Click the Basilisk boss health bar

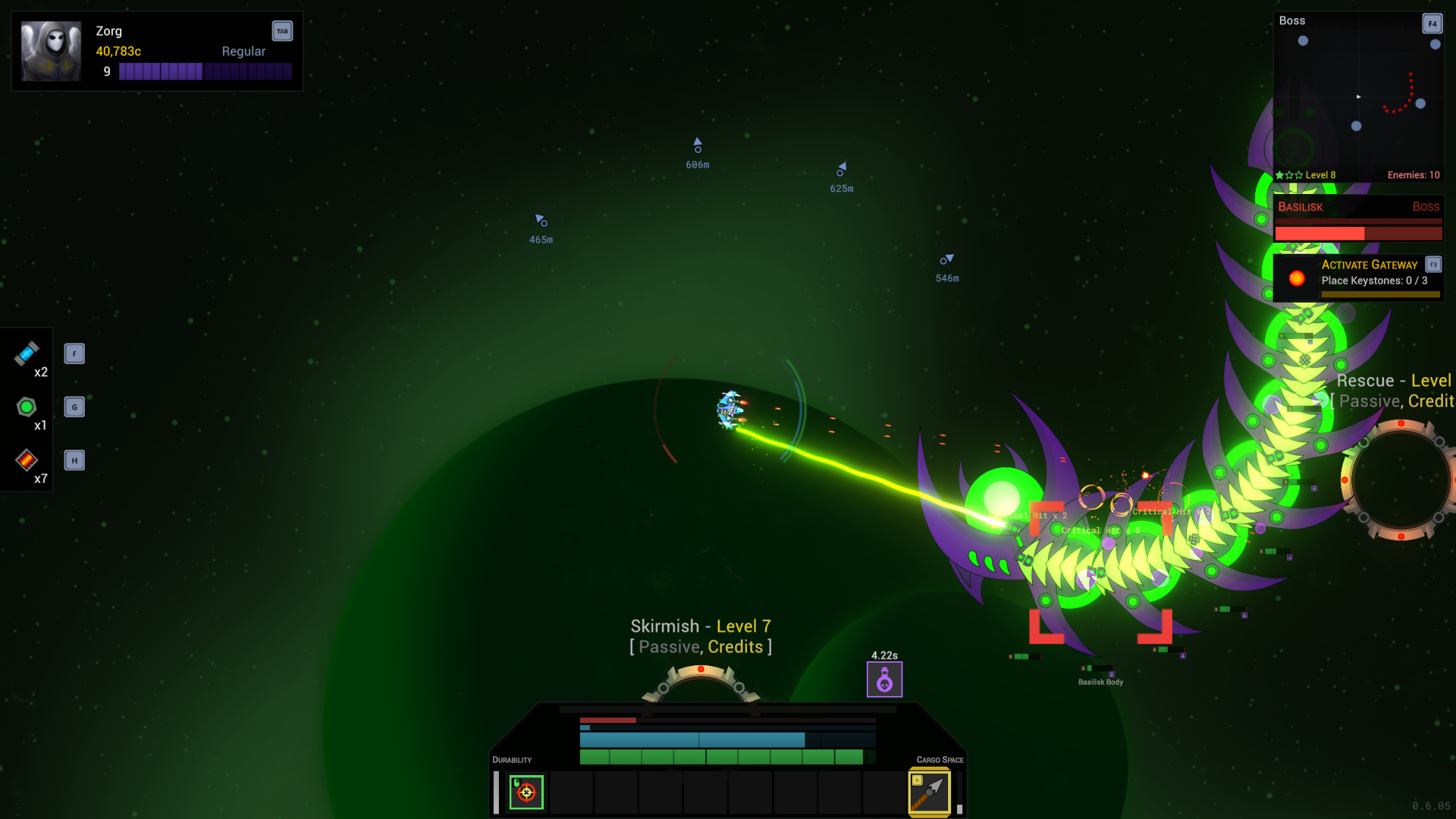click(x=1357, y=232)
